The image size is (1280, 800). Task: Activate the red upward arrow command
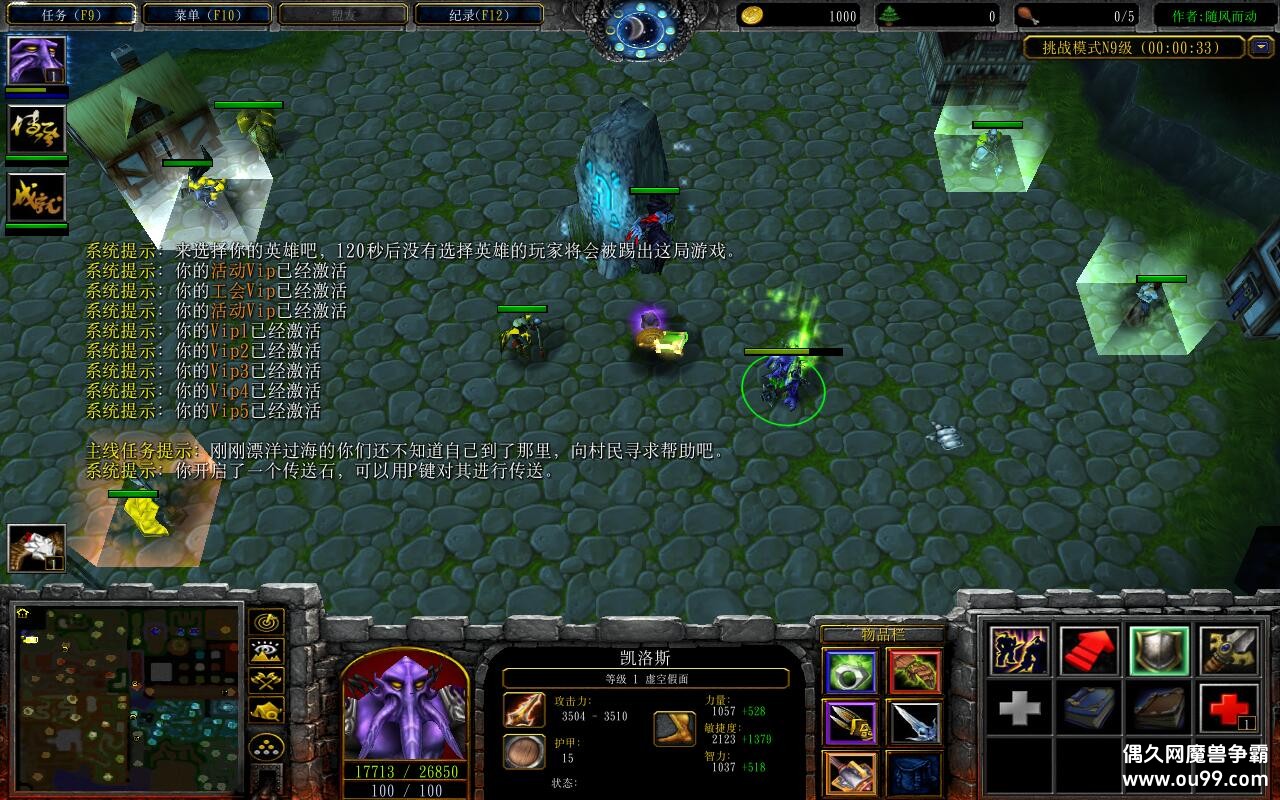1089,651
